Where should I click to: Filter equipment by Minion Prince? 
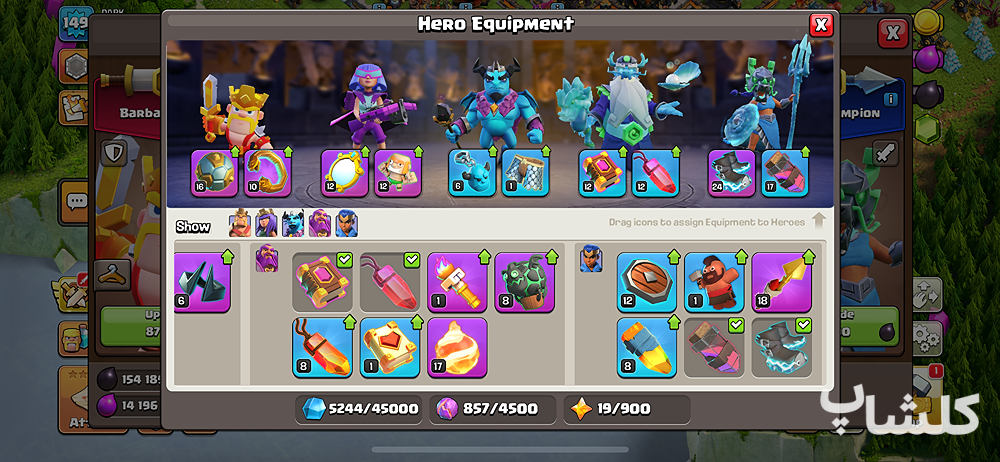pyautogui.click(x=293, y=224)
